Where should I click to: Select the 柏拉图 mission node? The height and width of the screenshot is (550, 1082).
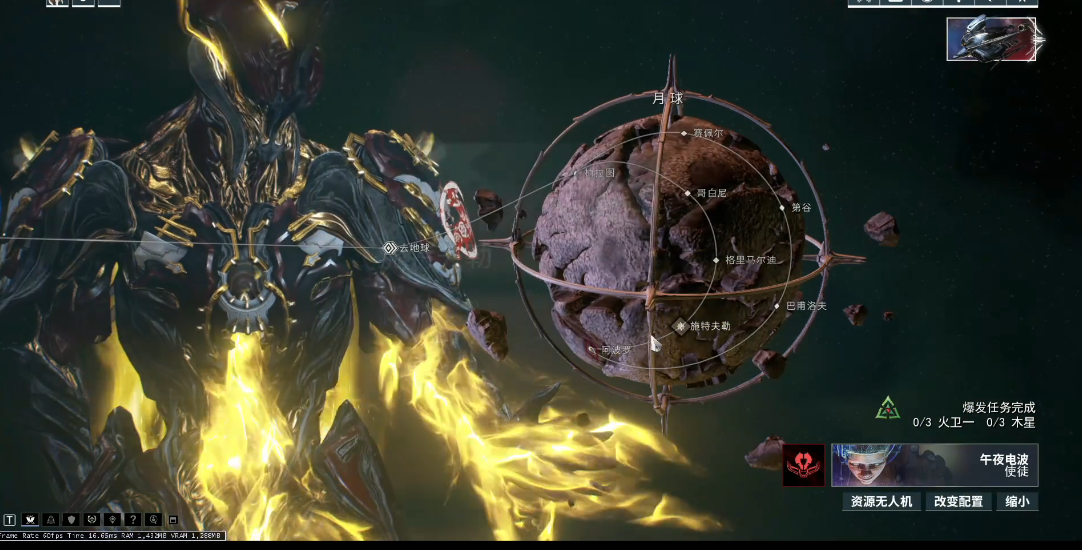click(576, 175)
